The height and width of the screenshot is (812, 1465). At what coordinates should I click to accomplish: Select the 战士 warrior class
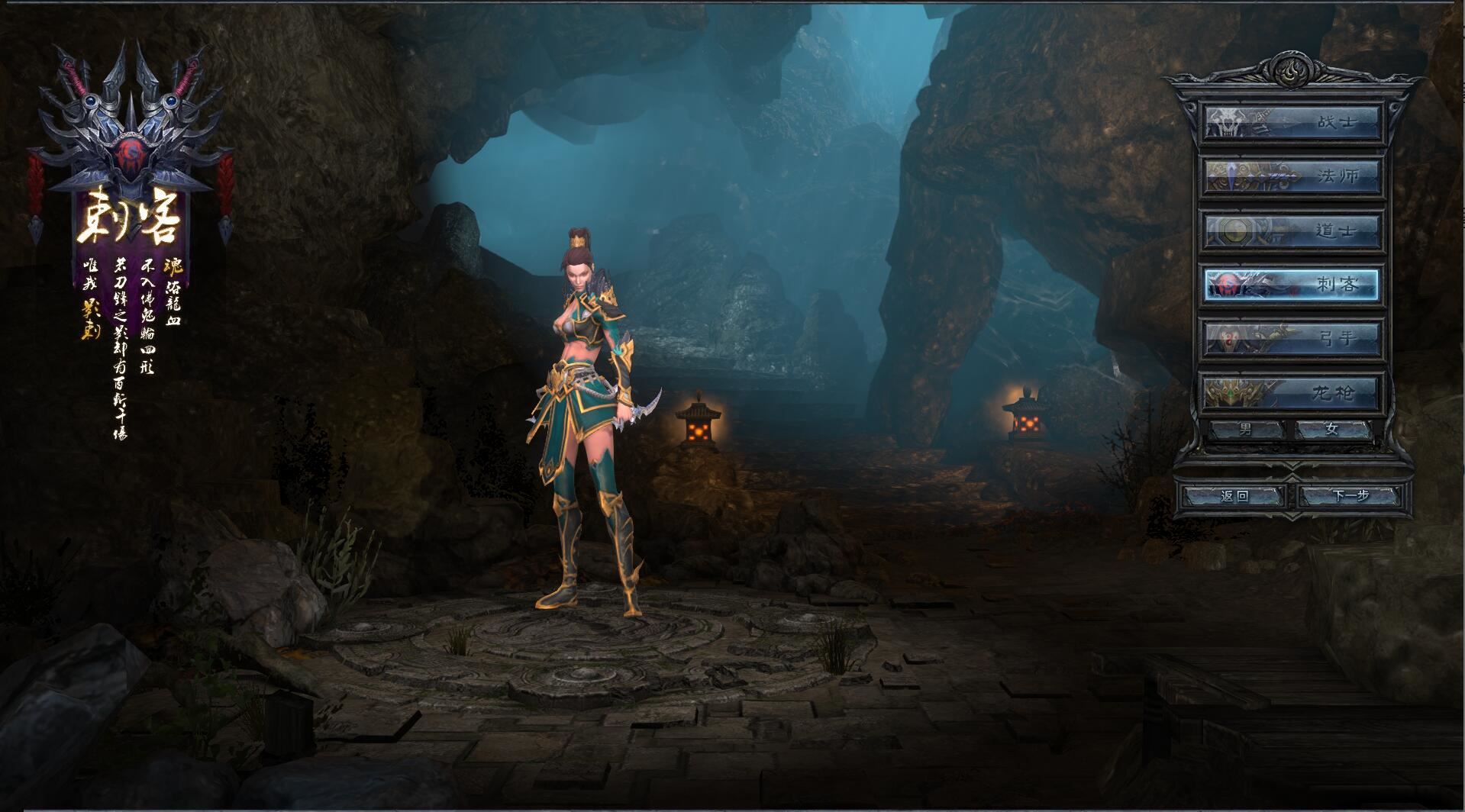[1292, 123]
